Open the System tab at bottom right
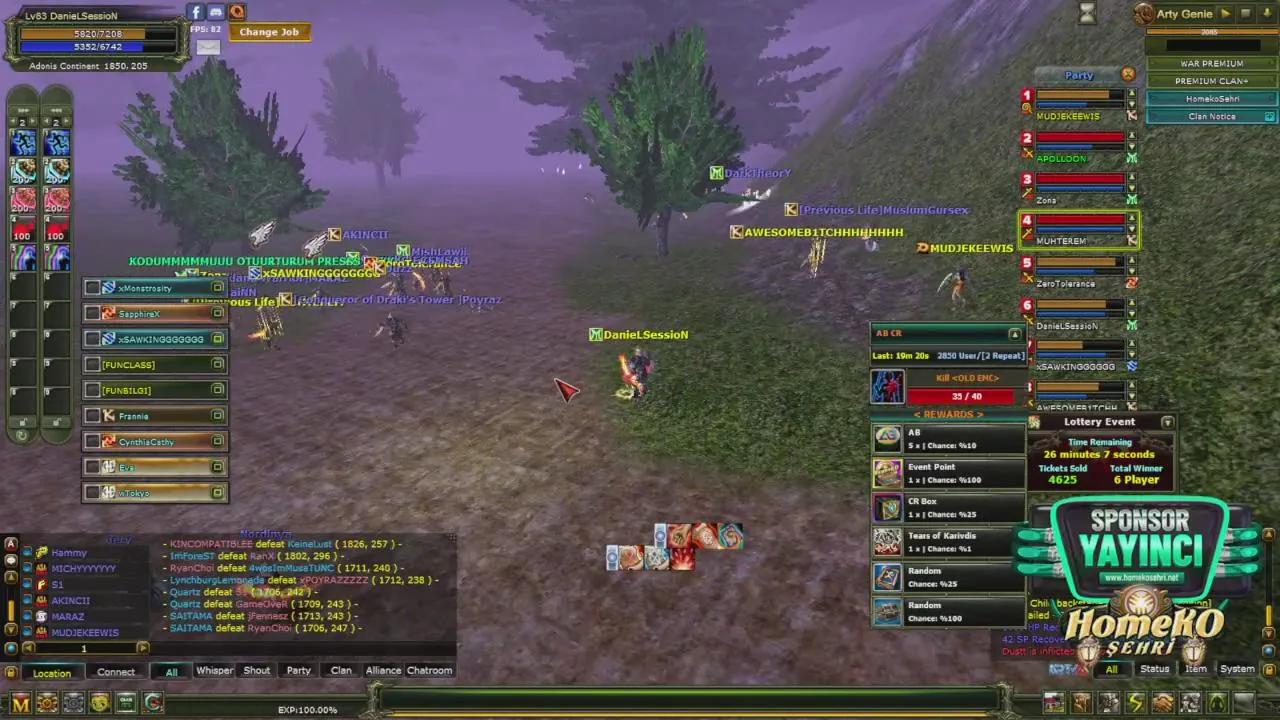The height and width of the screenshot is (720, 1280). coord(1237,668)
